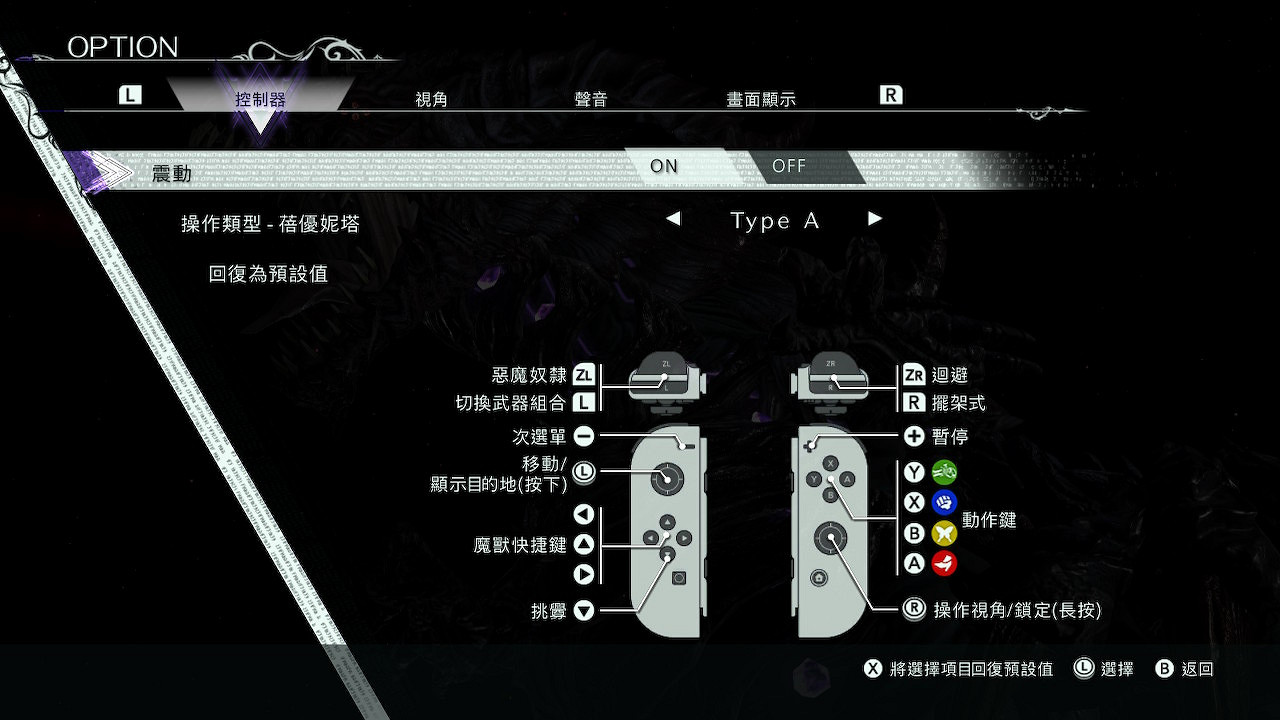
Task: Turn 震動 (vibration) ON
Action: tap(663, 166)
